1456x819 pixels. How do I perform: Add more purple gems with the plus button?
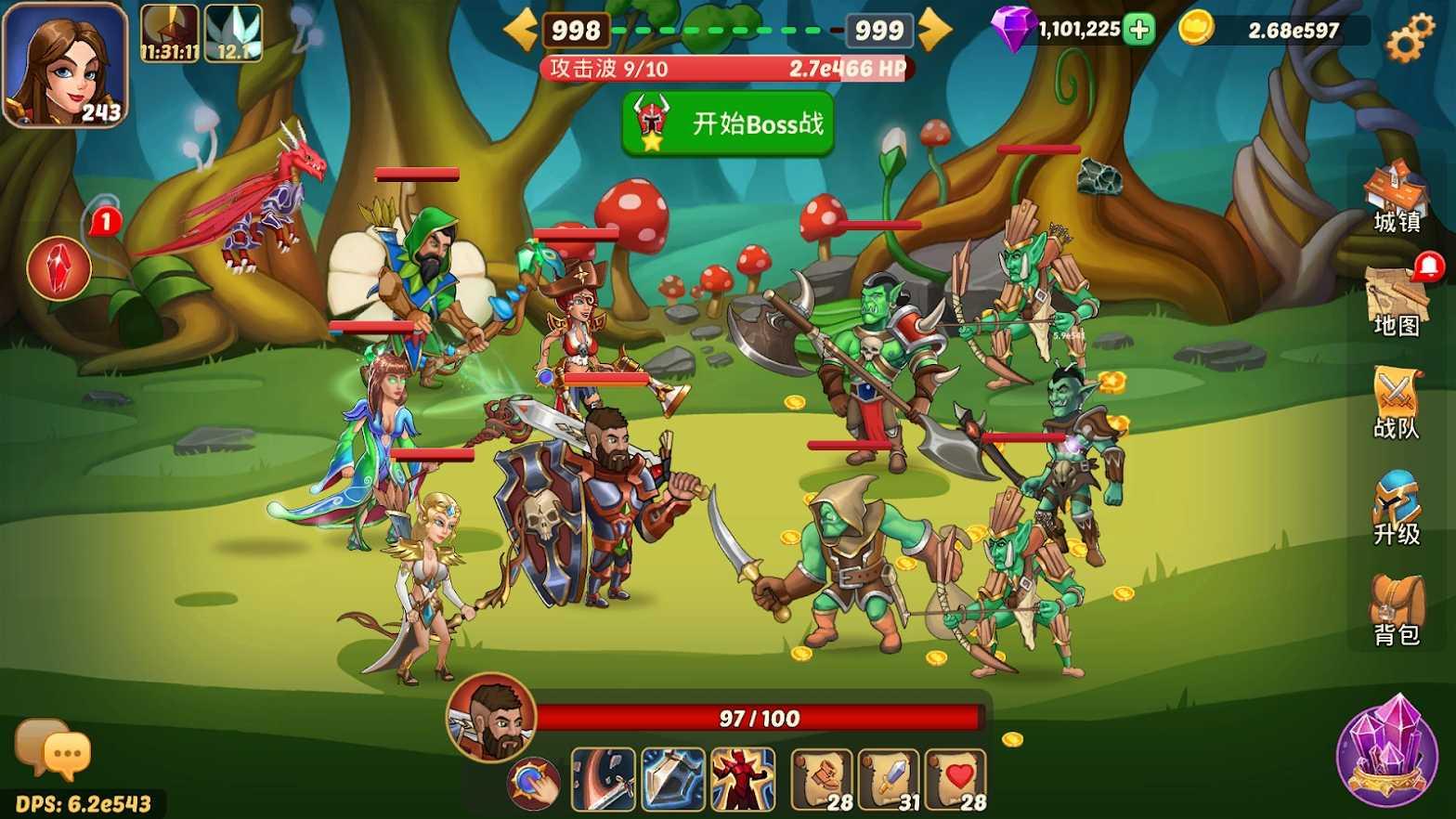coord(1138,30)
